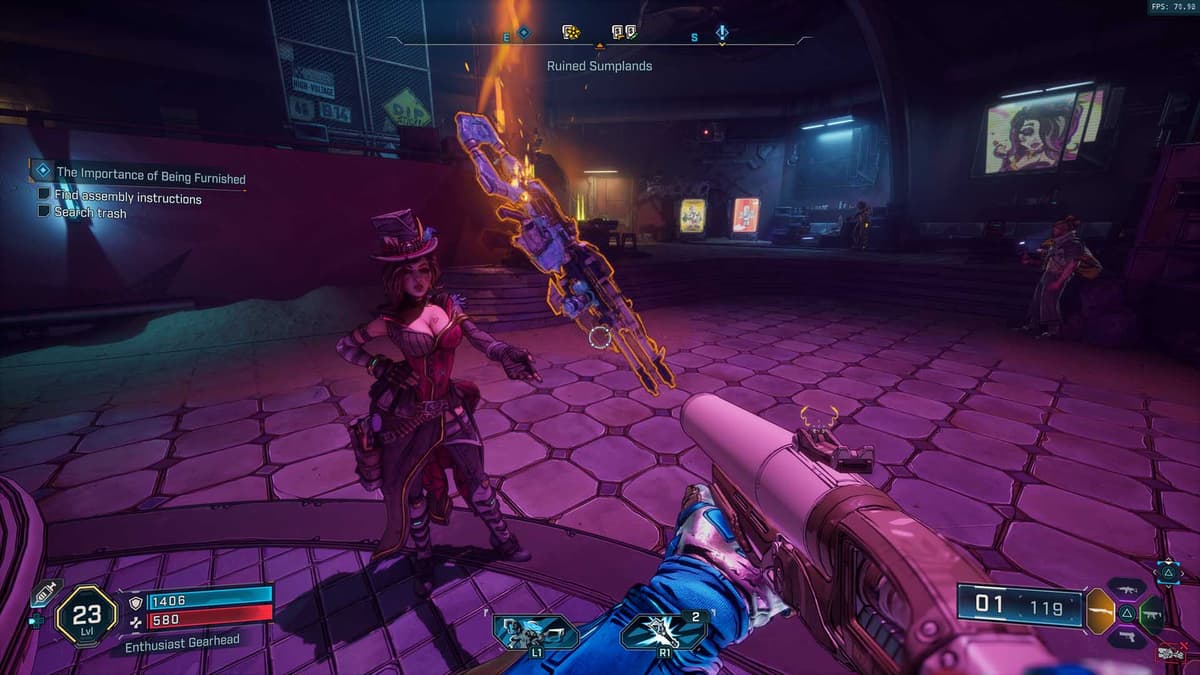
Task: Click the "Find assembly instructions" objective checkbox
Action: 44,196
